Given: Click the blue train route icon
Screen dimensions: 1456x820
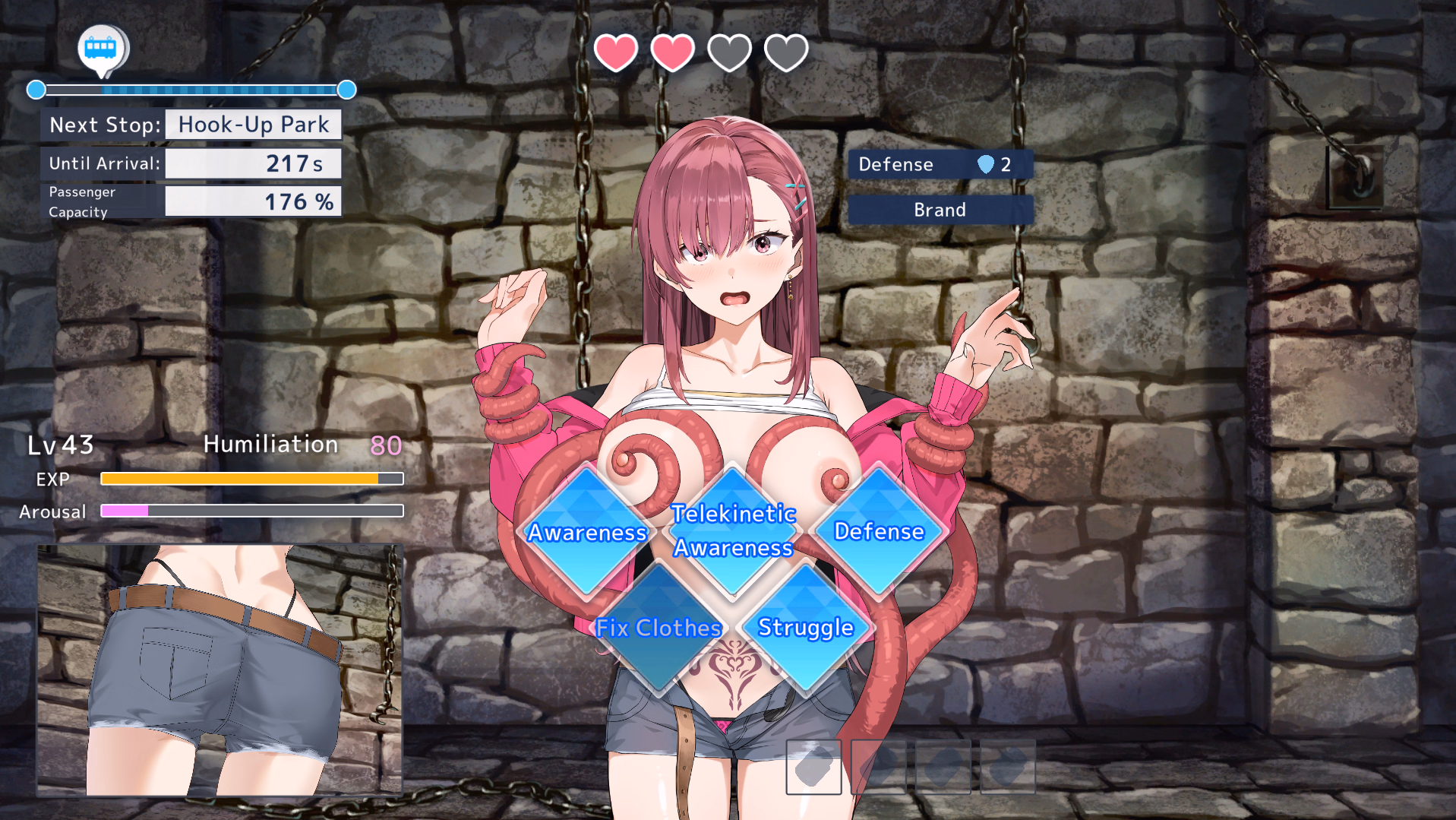Looking at the screenshot, I should click(x=102, y=49).
